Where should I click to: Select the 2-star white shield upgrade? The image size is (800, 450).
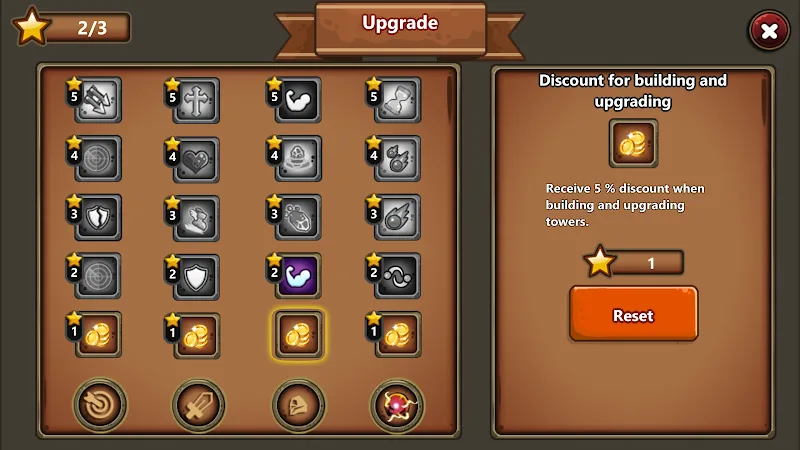197,275
